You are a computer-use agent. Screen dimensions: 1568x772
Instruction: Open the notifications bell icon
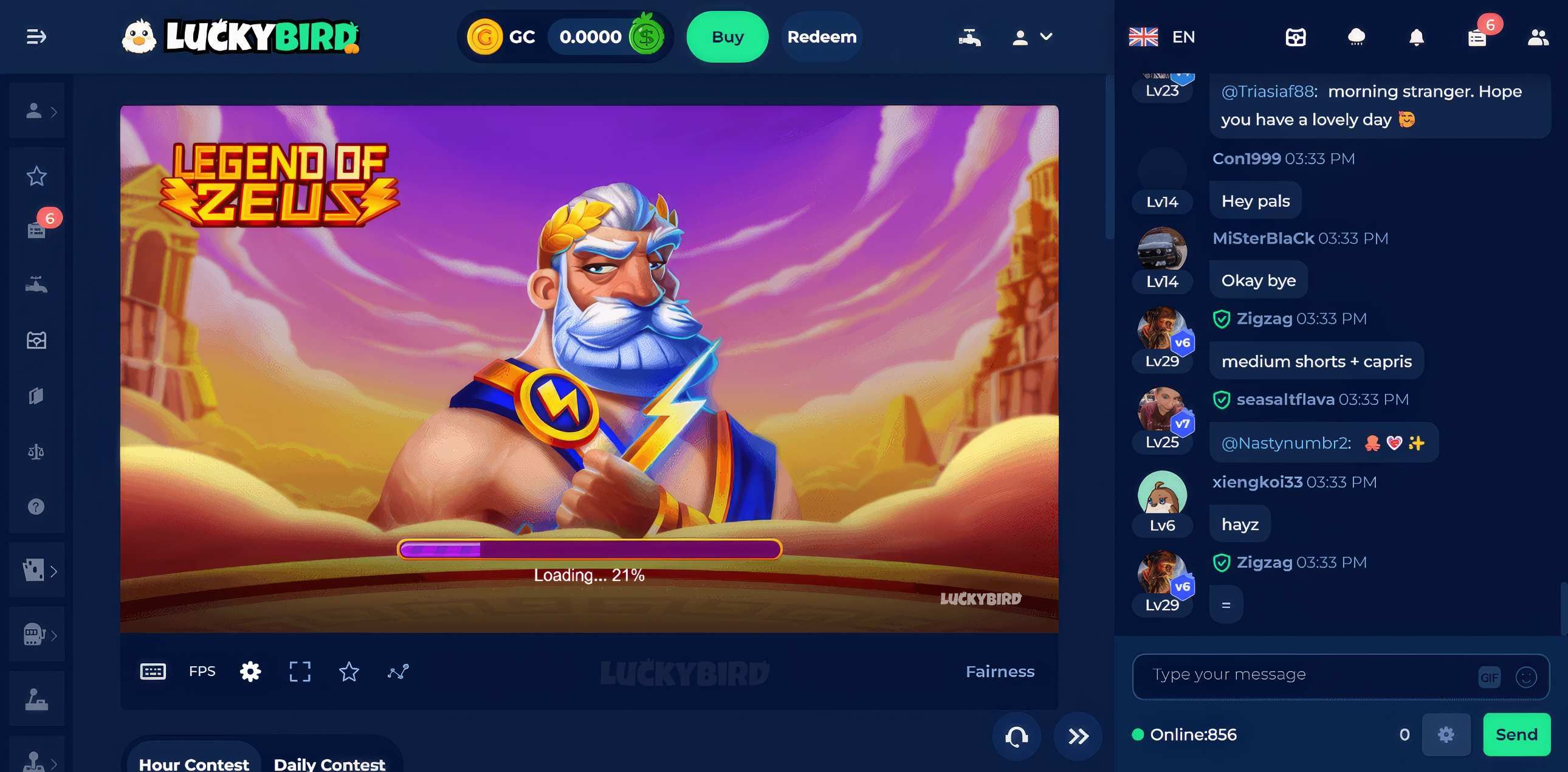click(x=1415, y=36)
